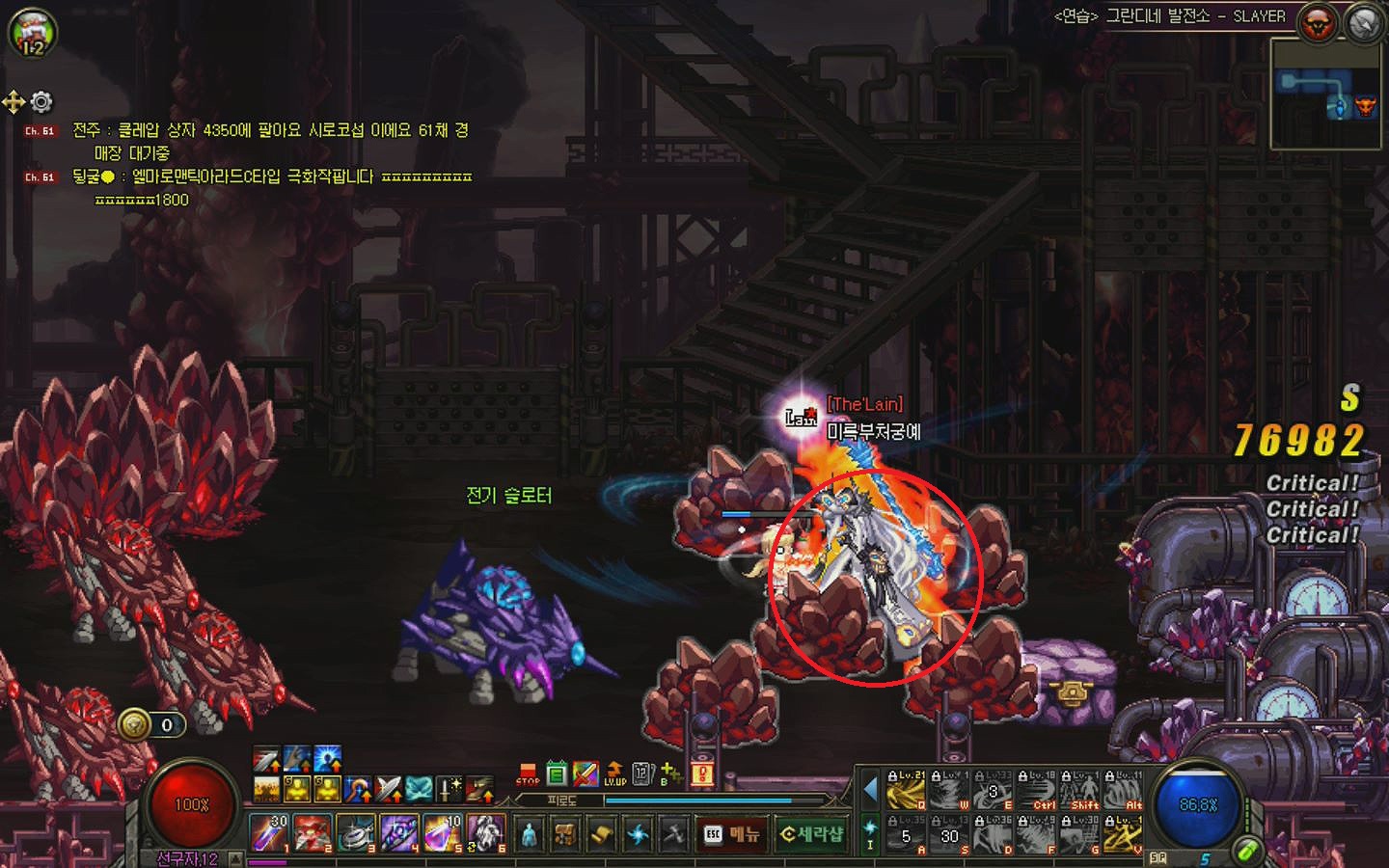Click the blue arrow beside skill bar

click(870, 791)
